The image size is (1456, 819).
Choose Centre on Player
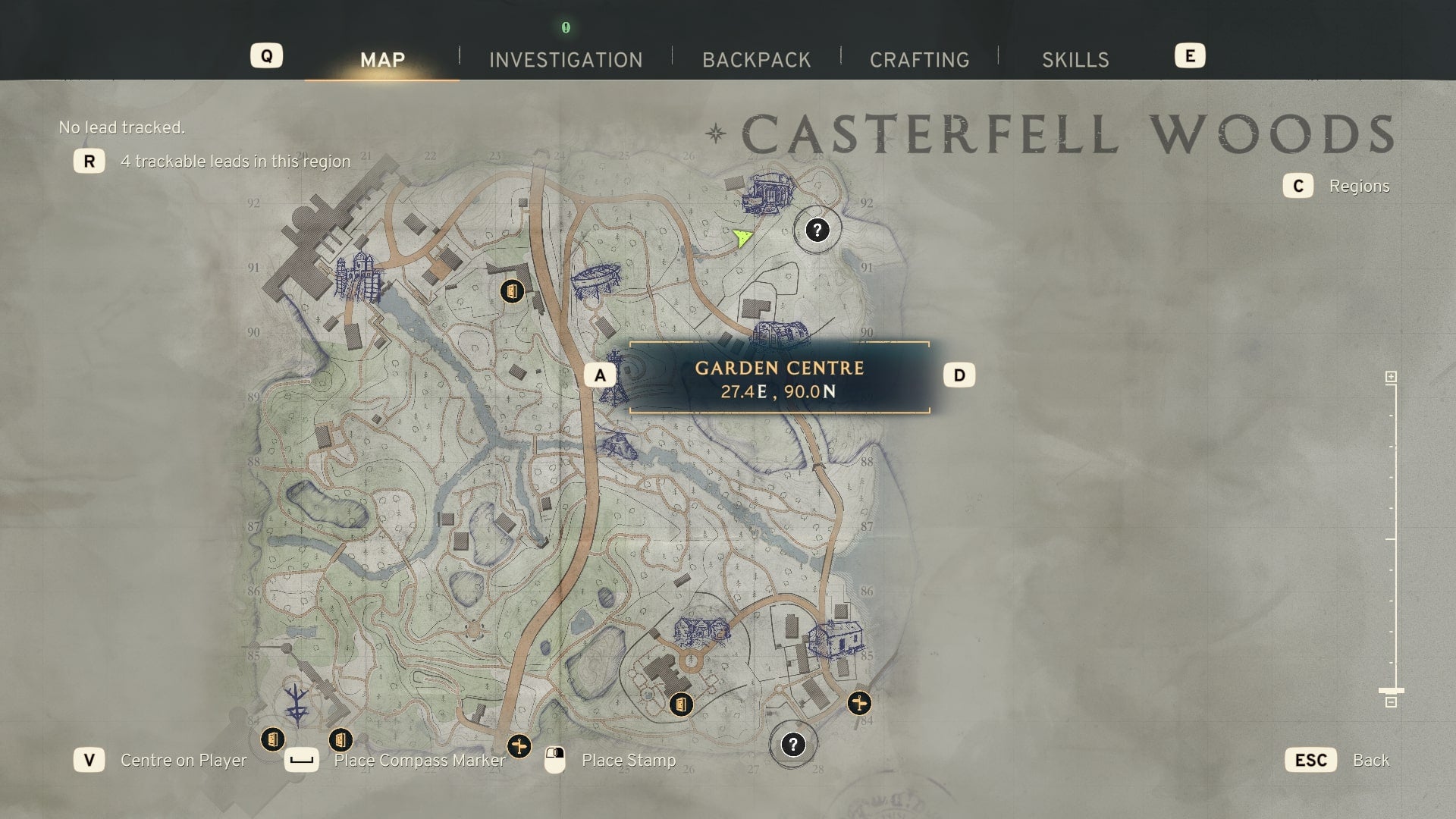click(x=183, y=761)
